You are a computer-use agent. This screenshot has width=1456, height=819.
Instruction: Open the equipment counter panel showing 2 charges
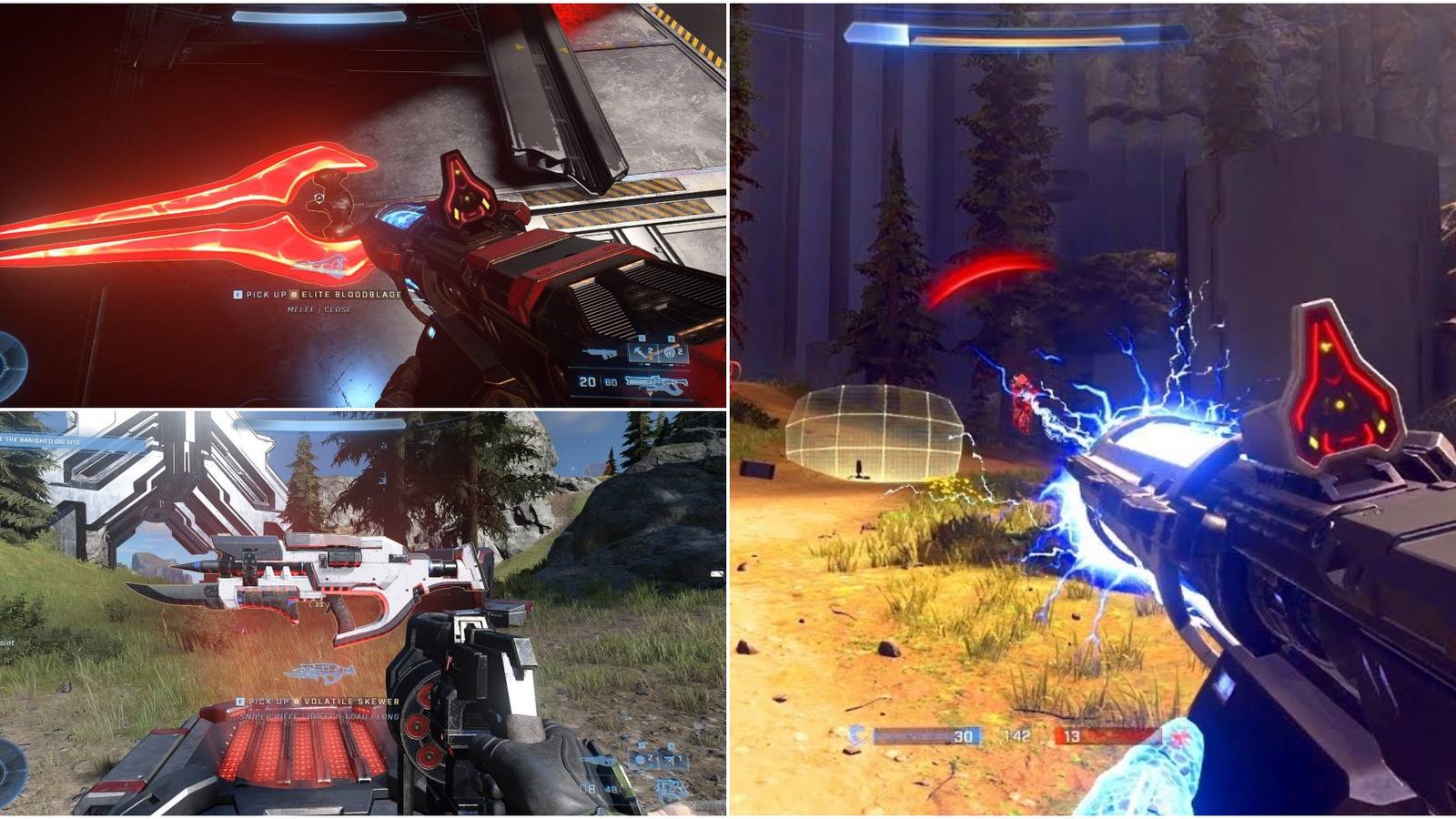tap(655, 351)
